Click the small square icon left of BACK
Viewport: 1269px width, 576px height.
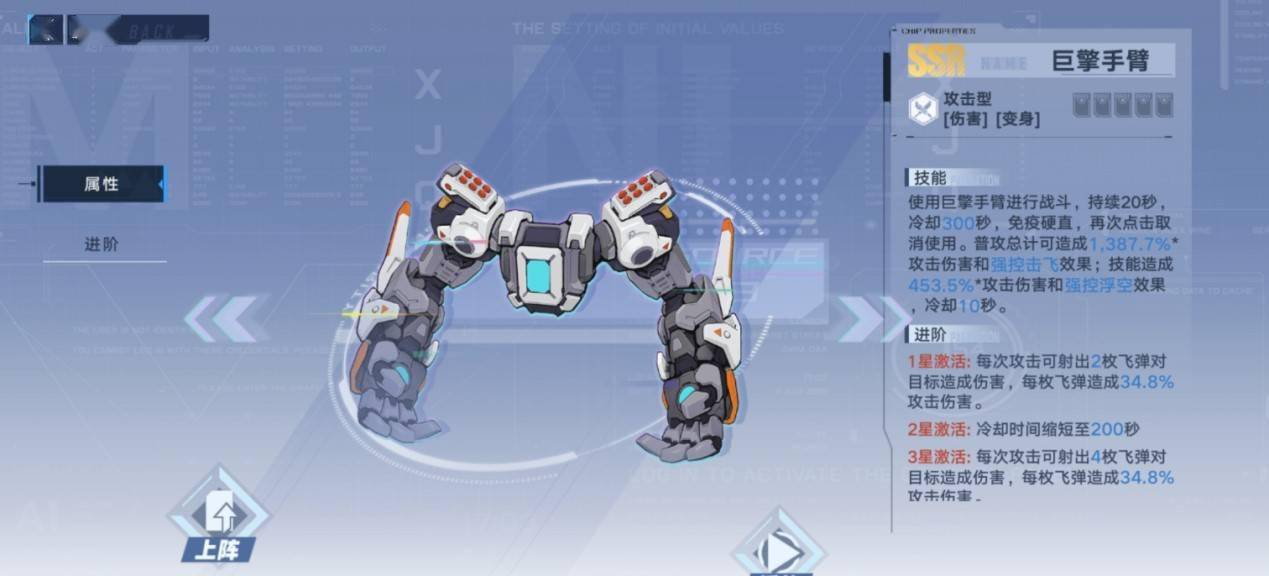coord(46,30)
